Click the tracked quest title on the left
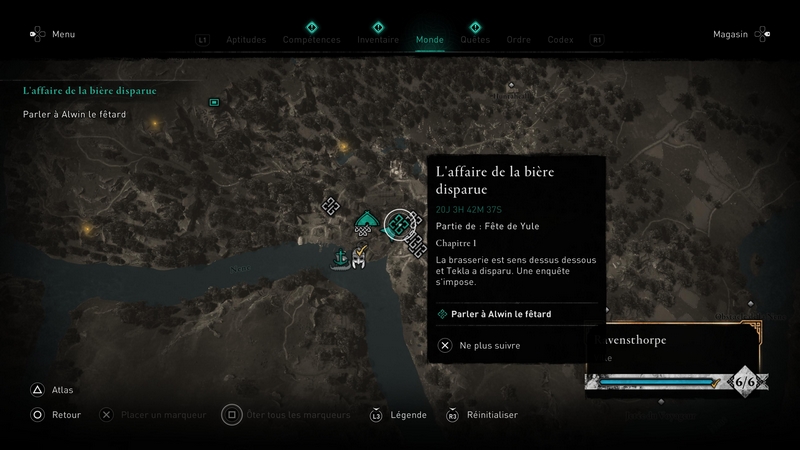Viewport: 800px width, 450px height. [90, 91]
